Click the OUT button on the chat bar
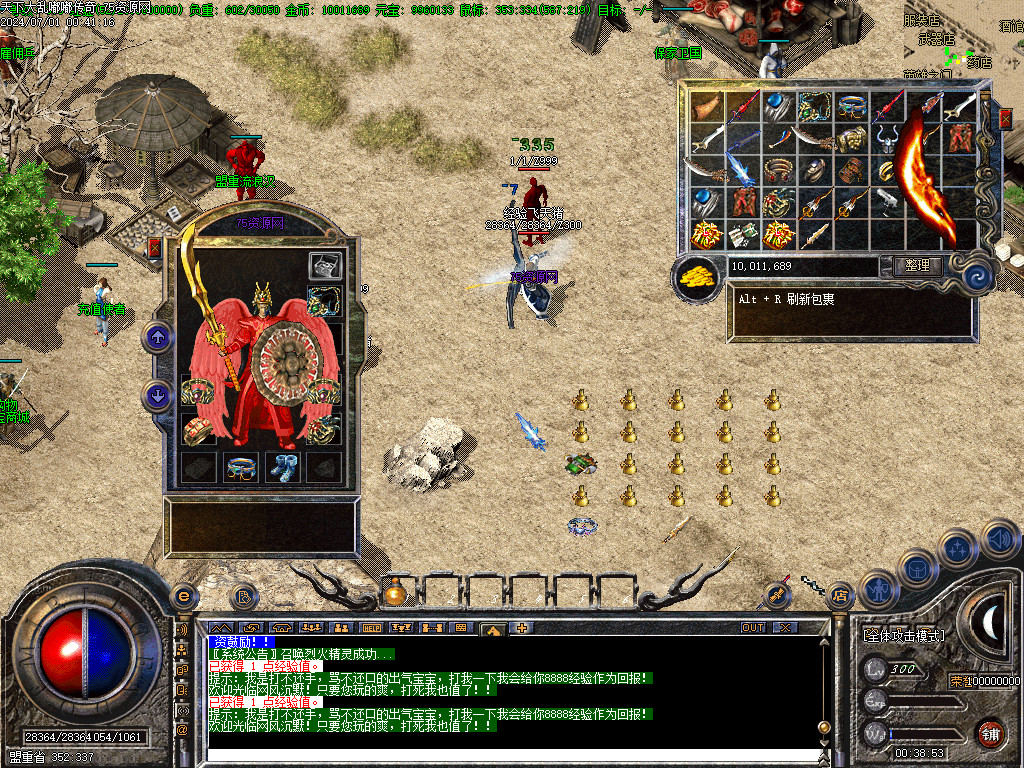Viewport: 1024px width, 768px height. point(752,627)
